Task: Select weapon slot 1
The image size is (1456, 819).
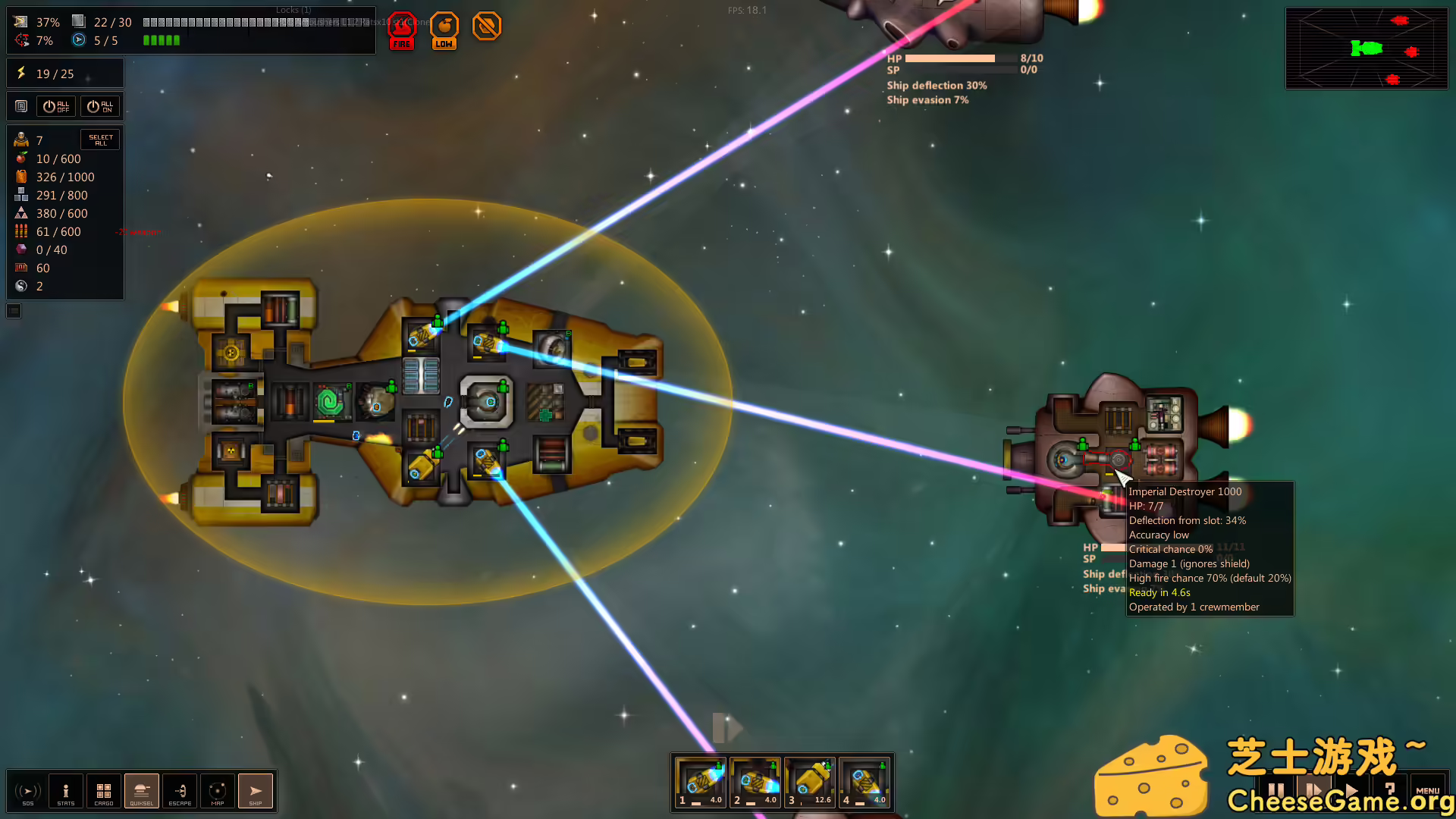Action: click(x=701, y=783)
